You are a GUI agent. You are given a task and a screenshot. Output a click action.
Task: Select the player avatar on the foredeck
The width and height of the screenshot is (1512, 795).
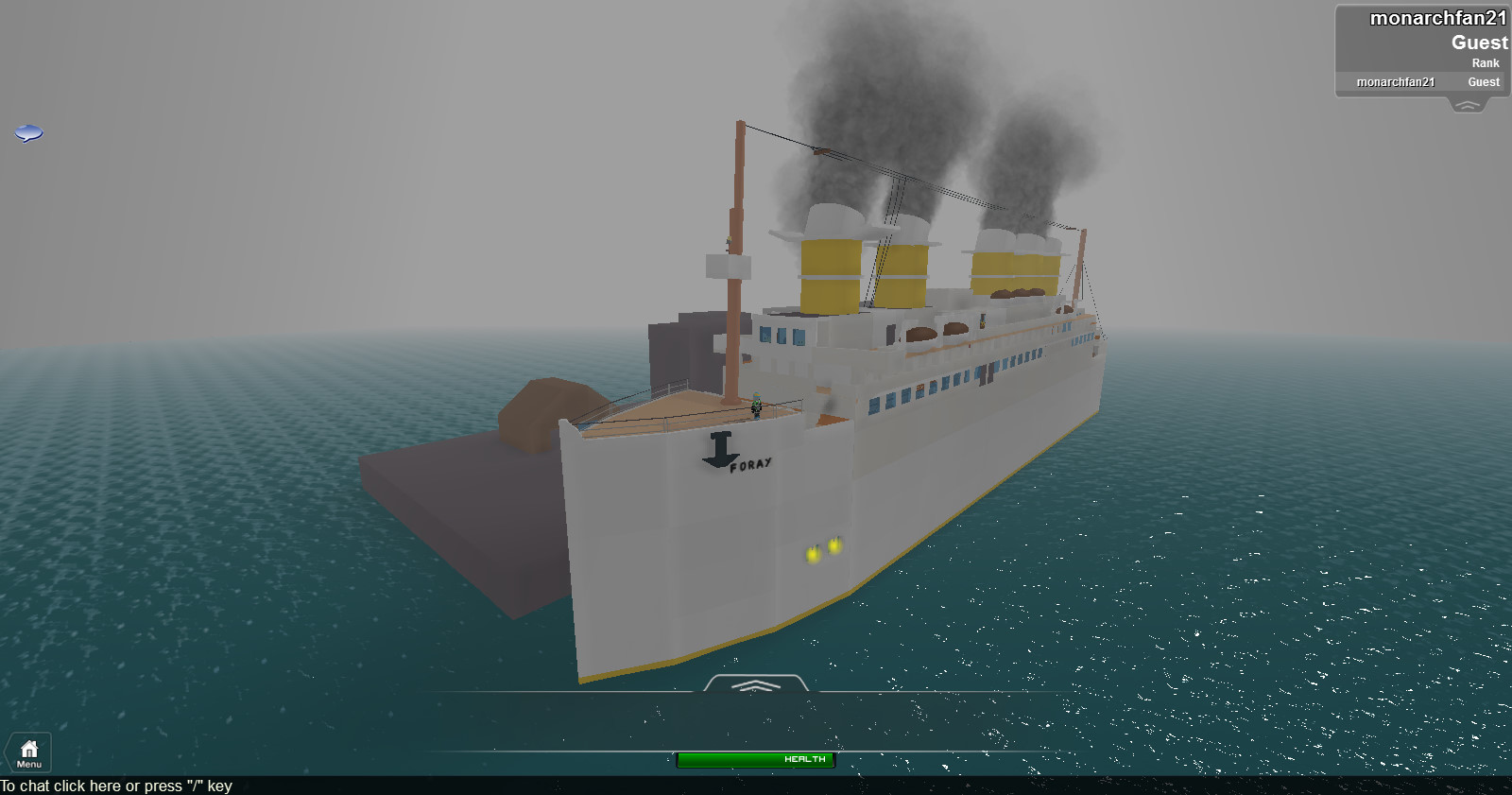pos(755,406)
